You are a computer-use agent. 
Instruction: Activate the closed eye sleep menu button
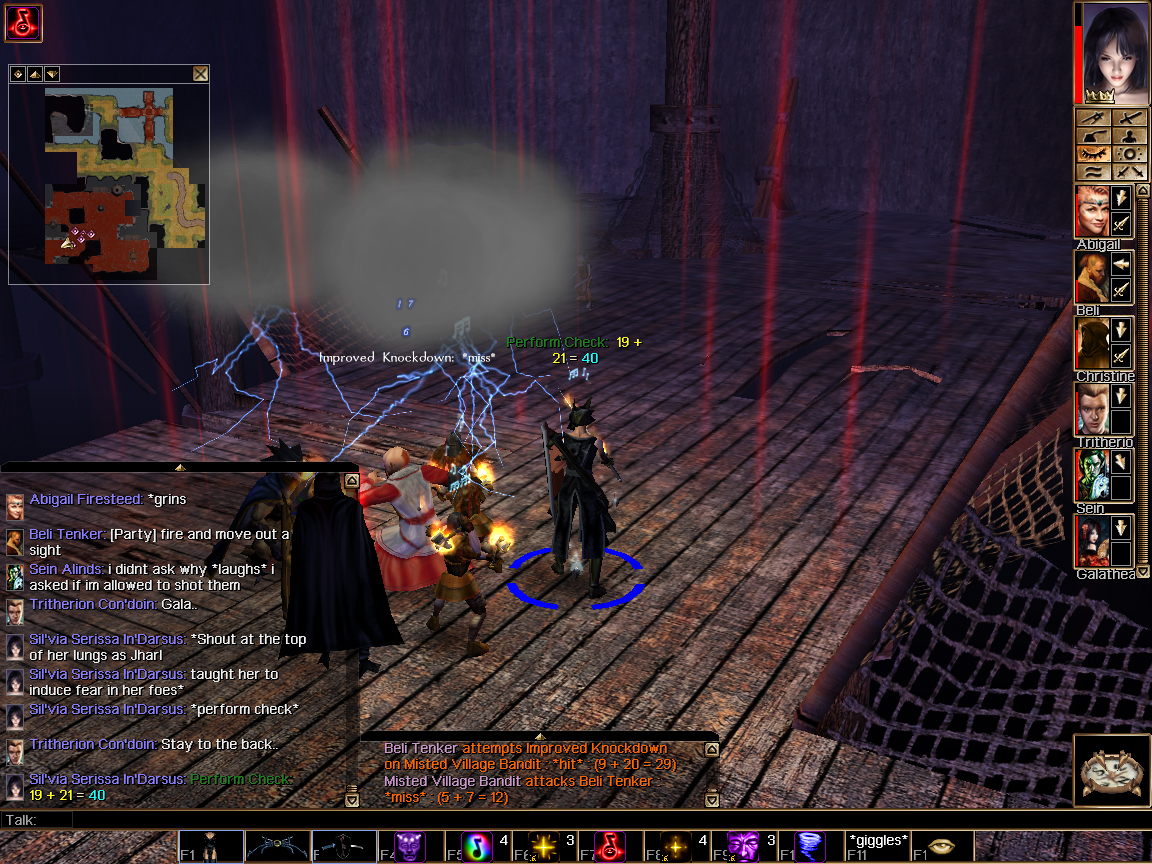pyautogui.click(x=1094, y=154)
